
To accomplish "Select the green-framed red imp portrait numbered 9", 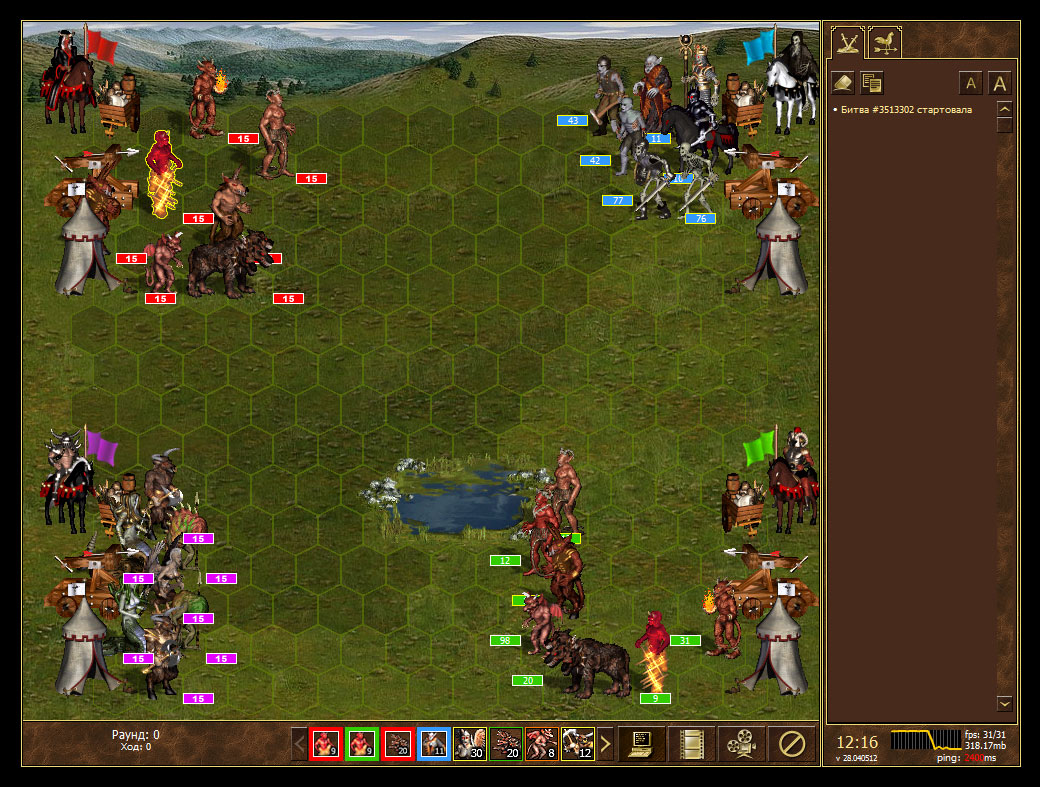I will (361, 744).
